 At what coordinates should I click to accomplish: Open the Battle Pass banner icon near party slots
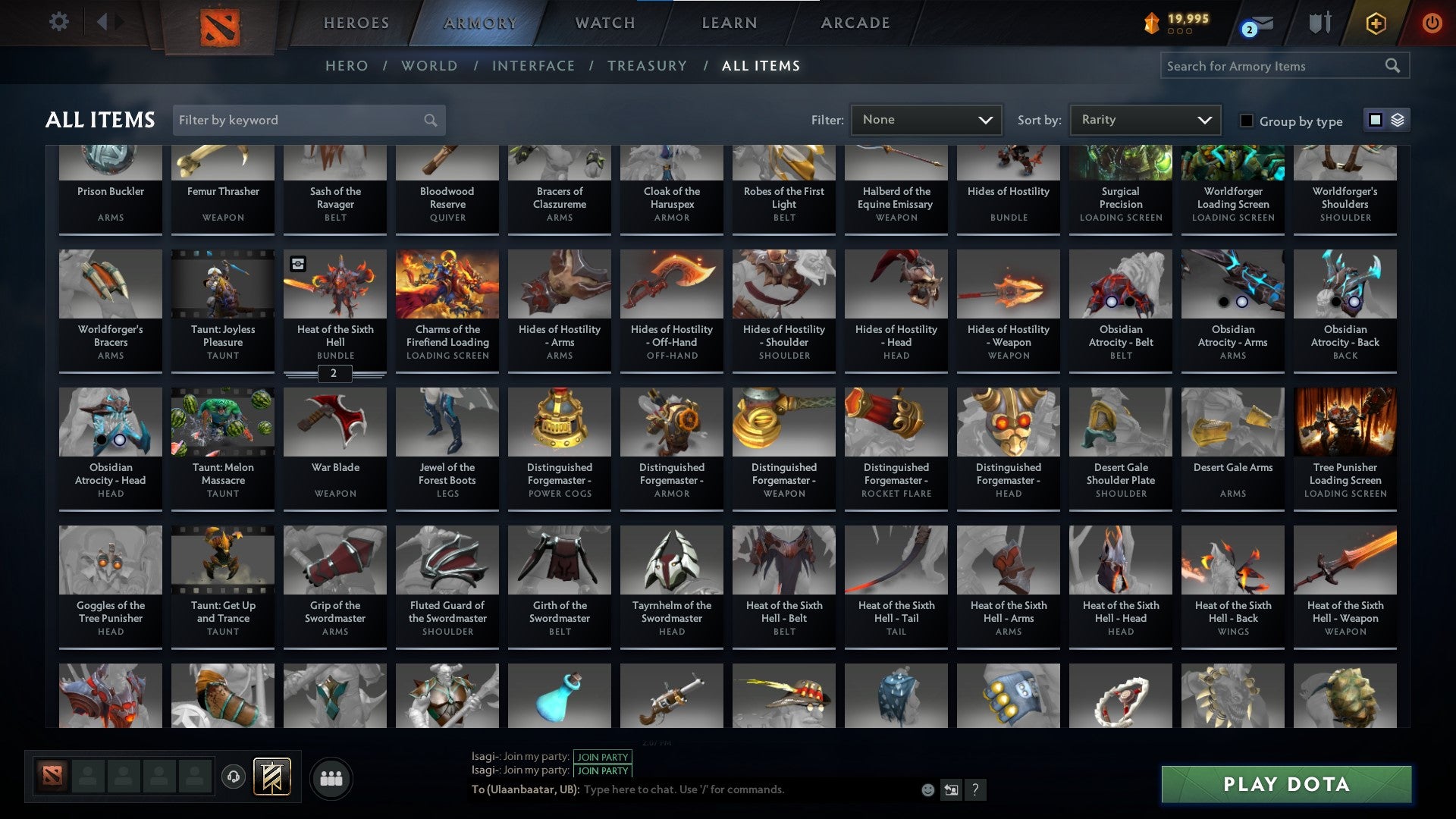click(x=272, y=775)
